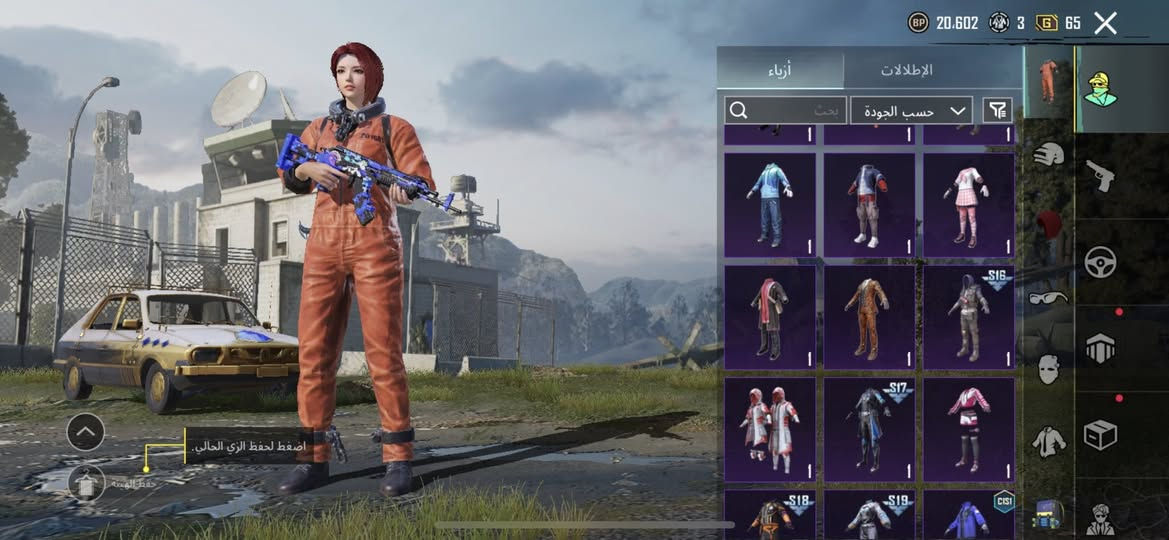
Task: Select the helmet subcategory icon
Action: tap(1047, 155)
